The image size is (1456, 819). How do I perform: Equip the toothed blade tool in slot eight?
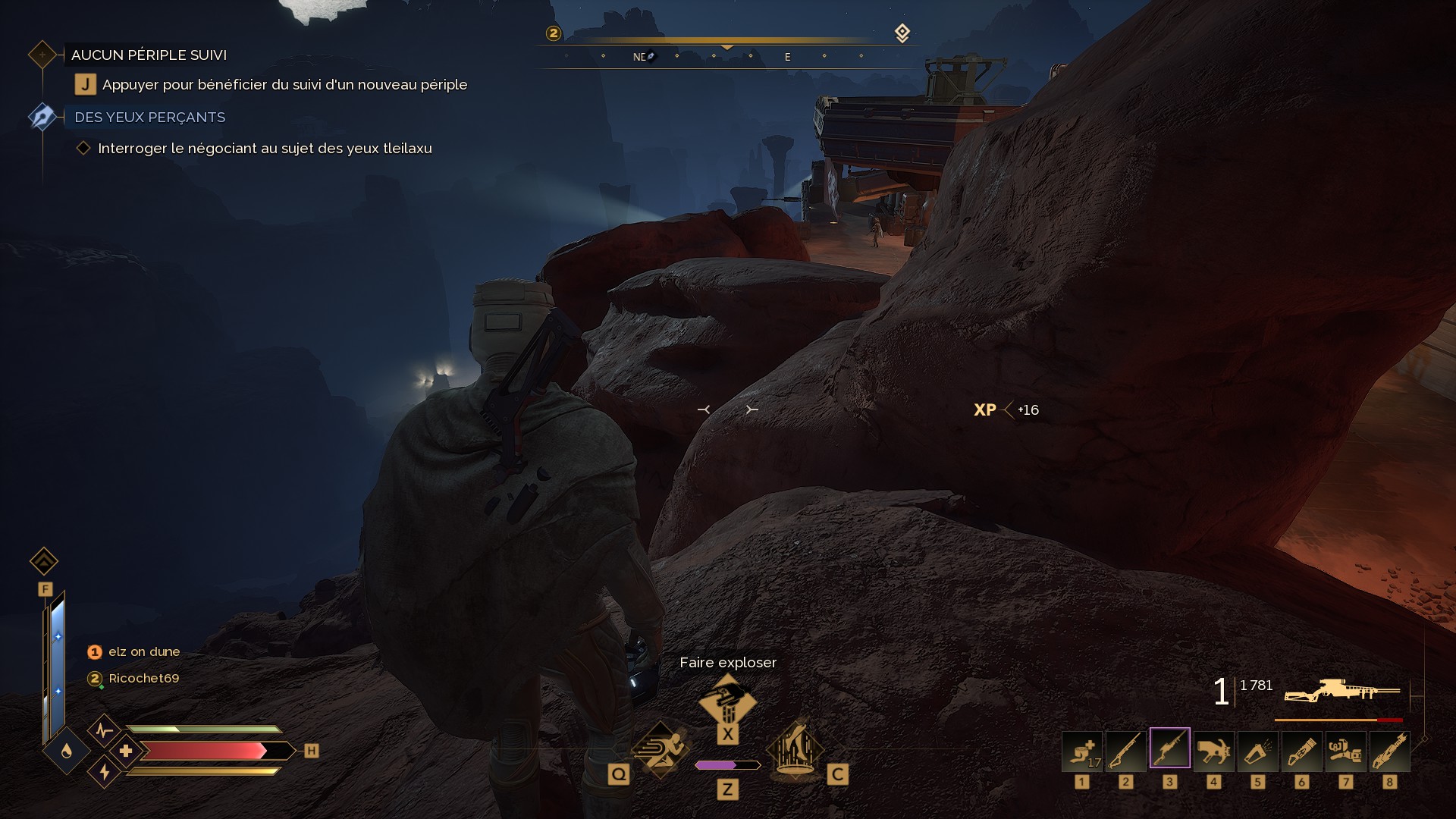point(1390,751)
